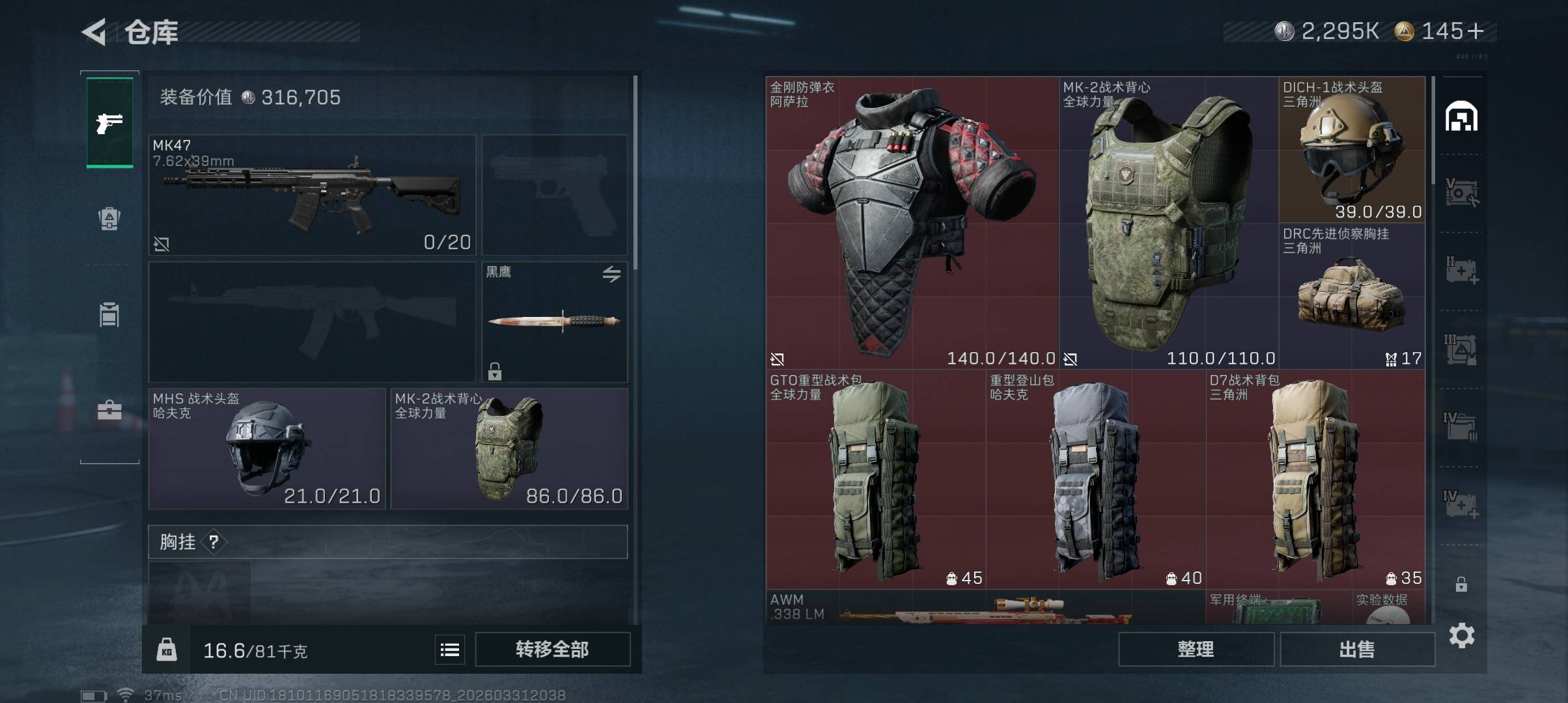Open the 胸挂 question mark help
Image resolution: width=1568 pixels, height=703 pixels.
tap(214, 542)
